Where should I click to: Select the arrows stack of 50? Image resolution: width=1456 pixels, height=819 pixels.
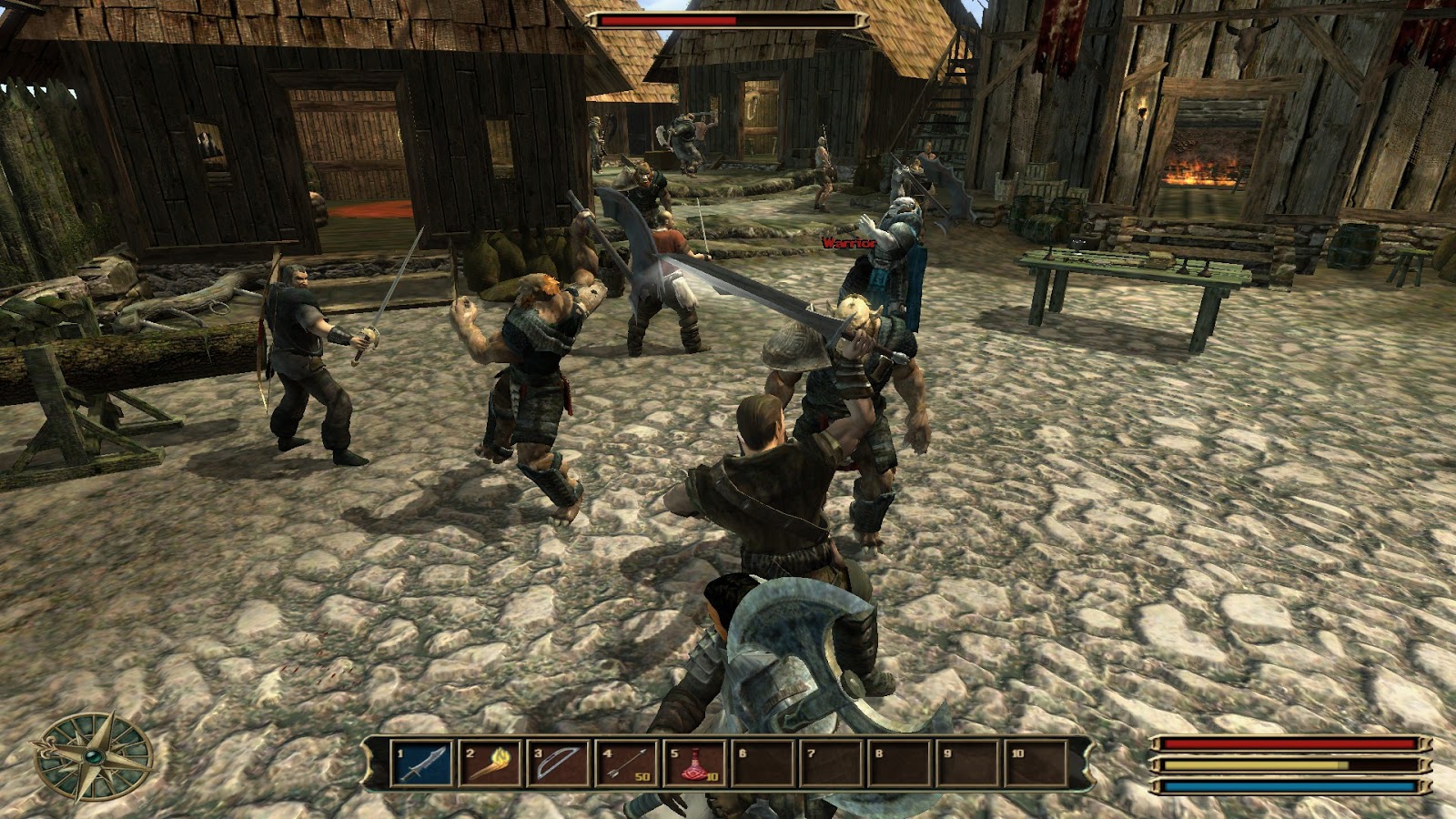[628, 763]
